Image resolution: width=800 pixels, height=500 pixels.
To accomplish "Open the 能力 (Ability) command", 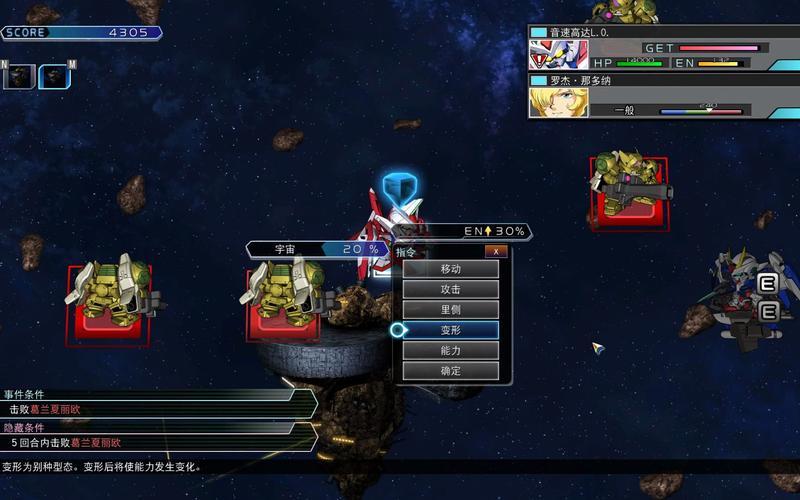I will (450, 351).
